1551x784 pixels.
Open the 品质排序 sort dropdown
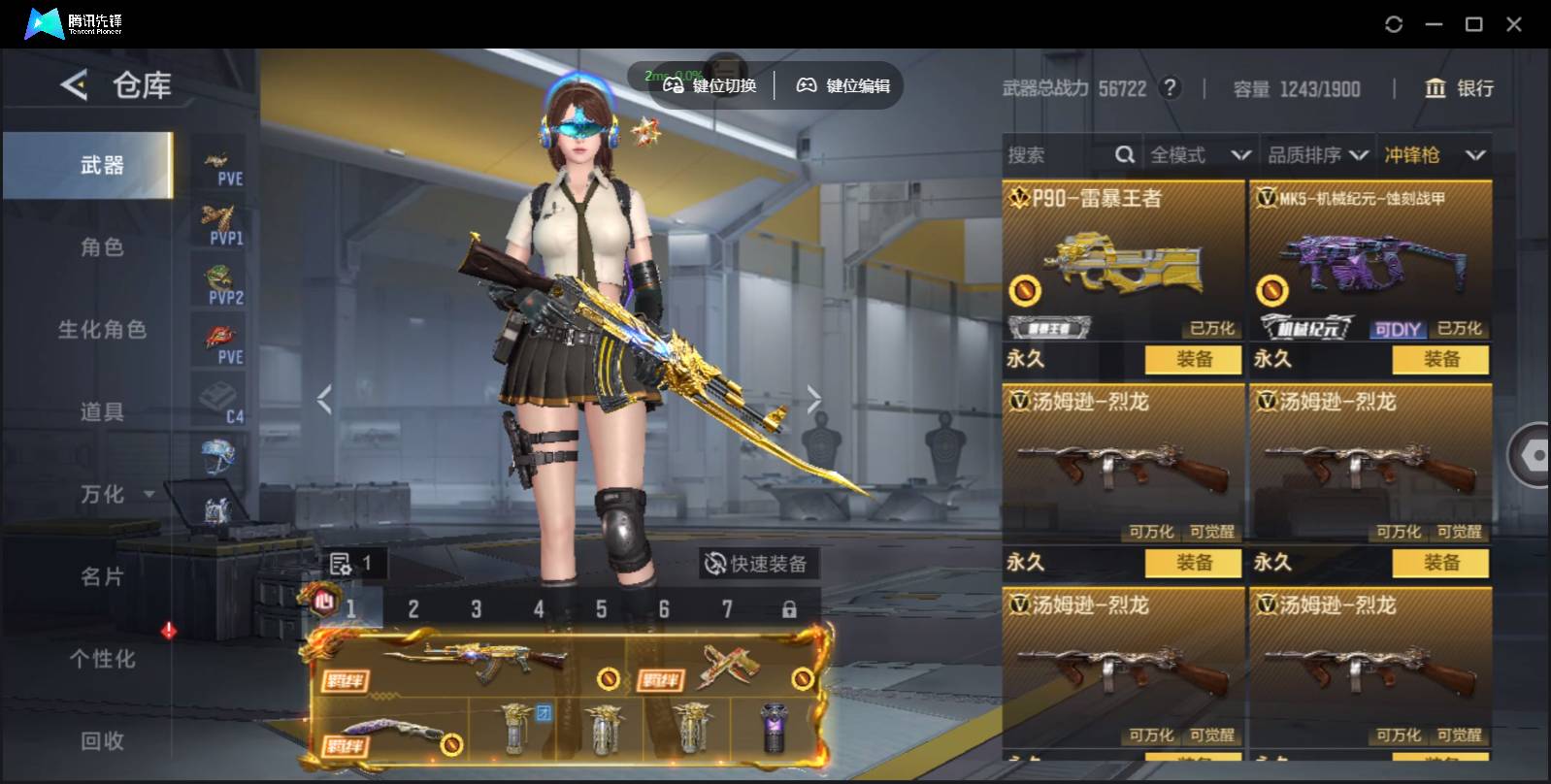click(x=1317, y=155)
